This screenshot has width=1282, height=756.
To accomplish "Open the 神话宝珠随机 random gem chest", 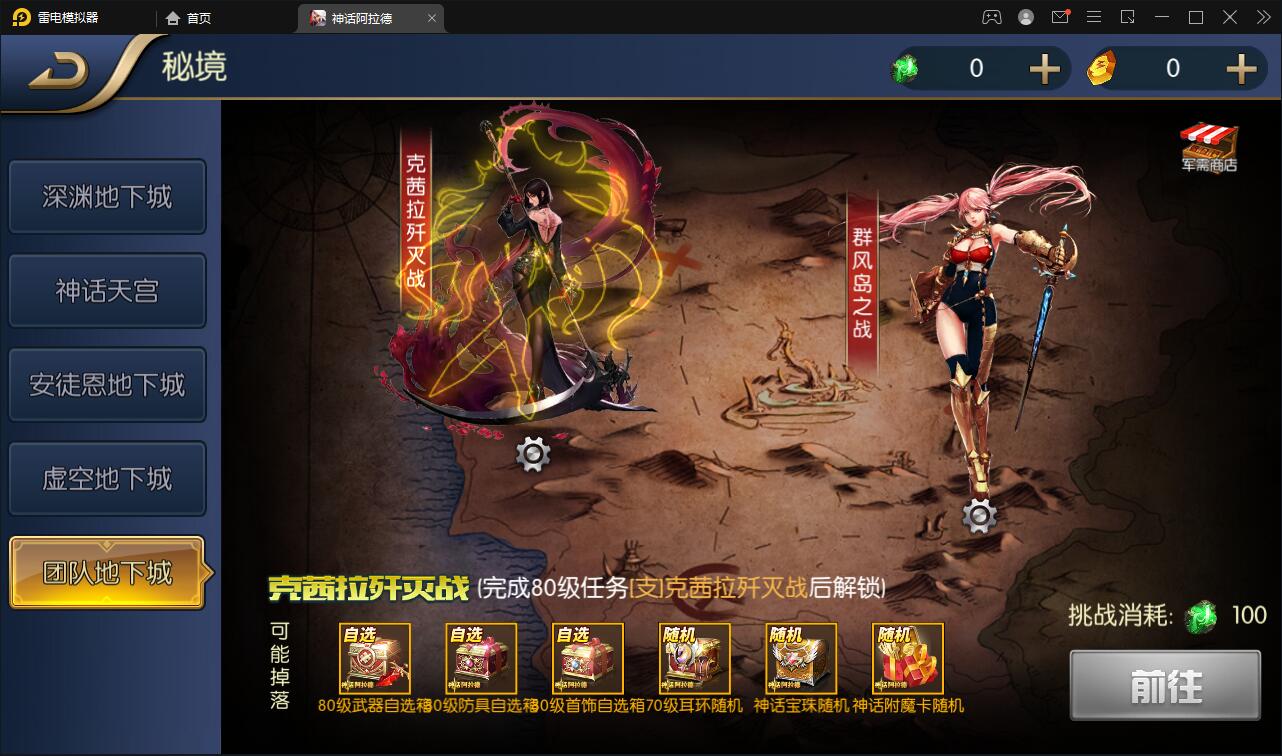I will tap(800, 658).
